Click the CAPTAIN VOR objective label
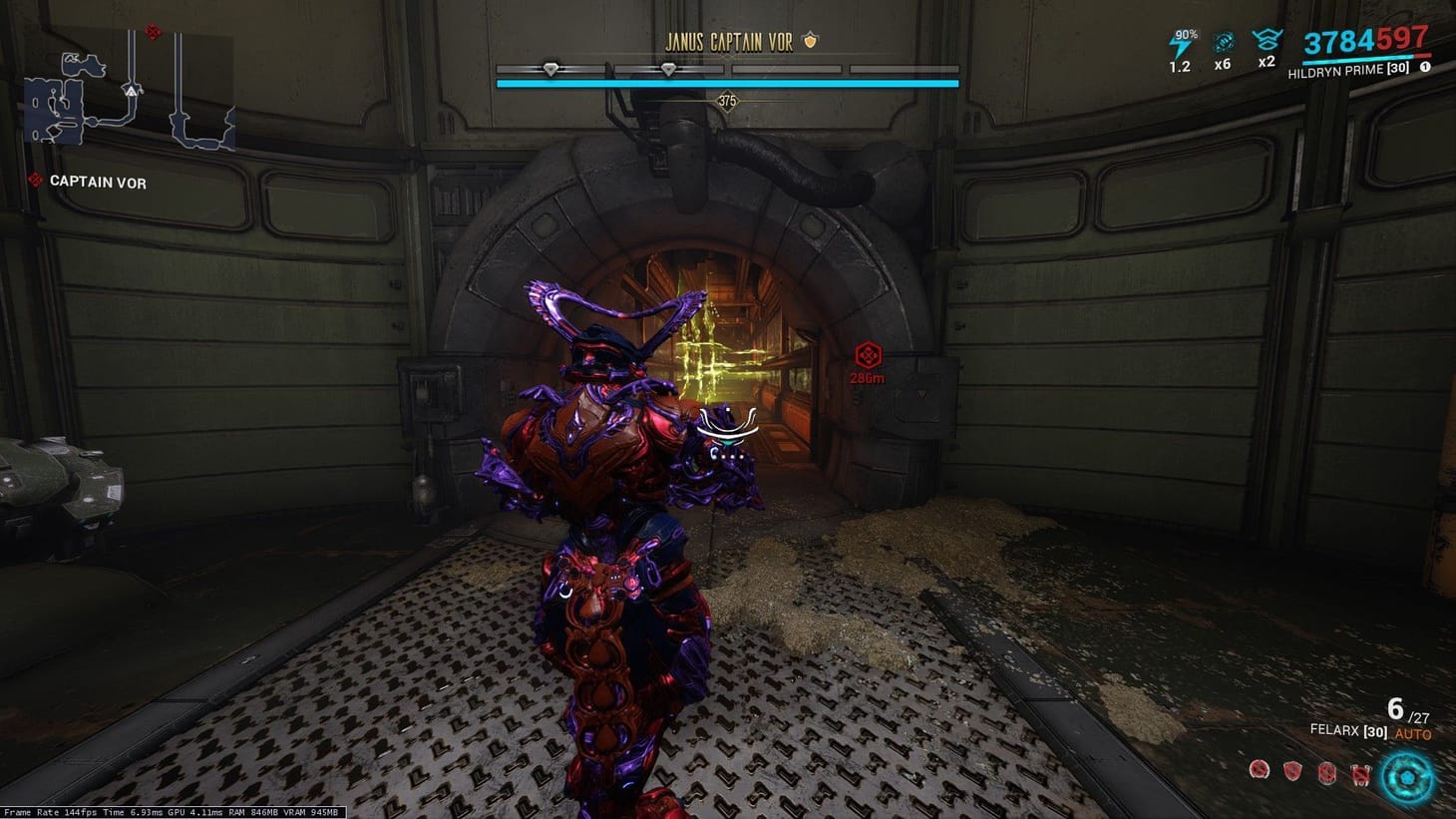Viewport: 1456px width, 819px height. pos(97,183)
